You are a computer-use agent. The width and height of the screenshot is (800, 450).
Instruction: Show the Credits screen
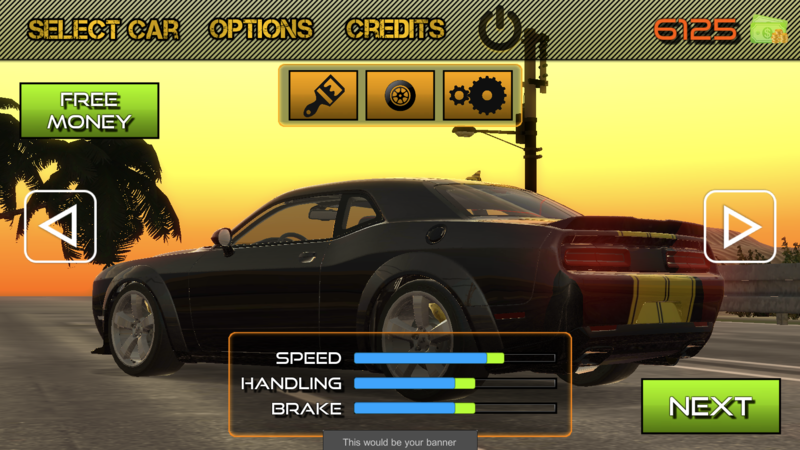395,29
